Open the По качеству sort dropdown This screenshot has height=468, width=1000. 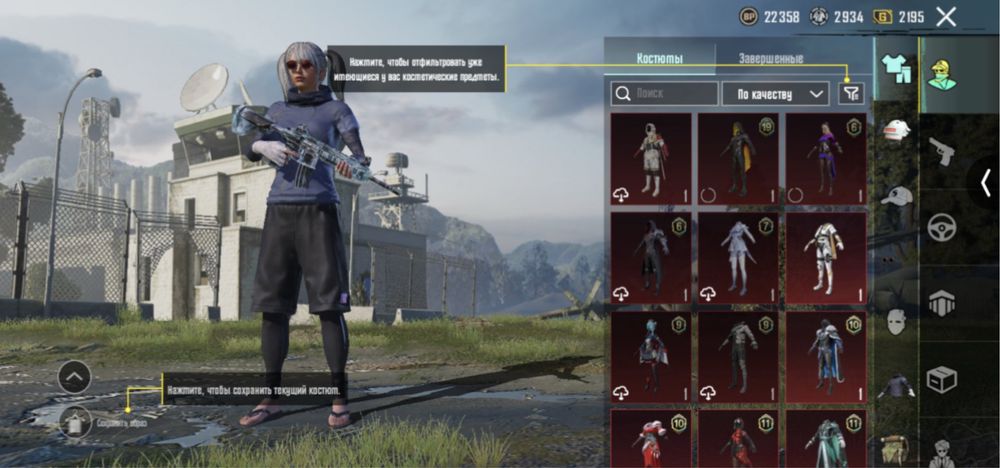click(x=775, y=94)
